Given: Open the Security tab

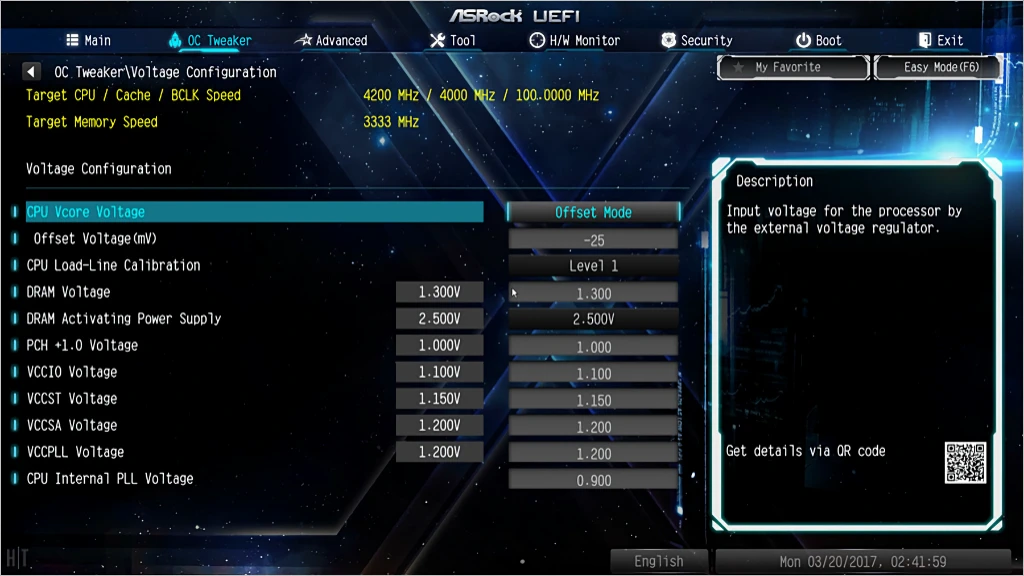Looking at the screenshot, I should point(697,41).
